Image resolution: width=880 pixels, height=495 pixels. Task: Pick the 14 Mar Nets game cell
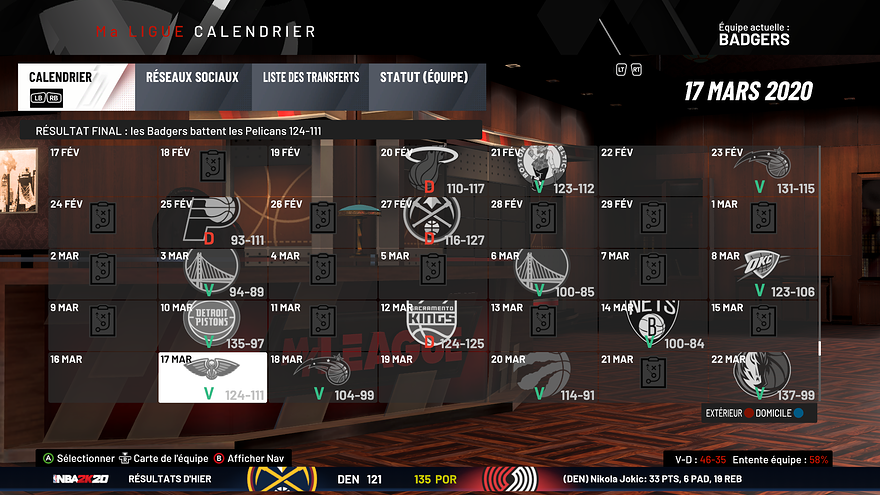click(x=652, y=324)
